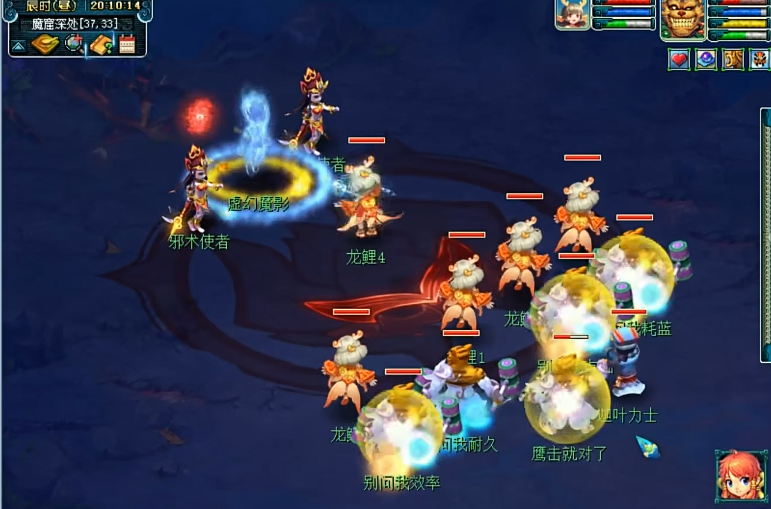This screenshot has height=509, width=771.
Task: Click the opera mask status icon
Action: pos(758,59)
